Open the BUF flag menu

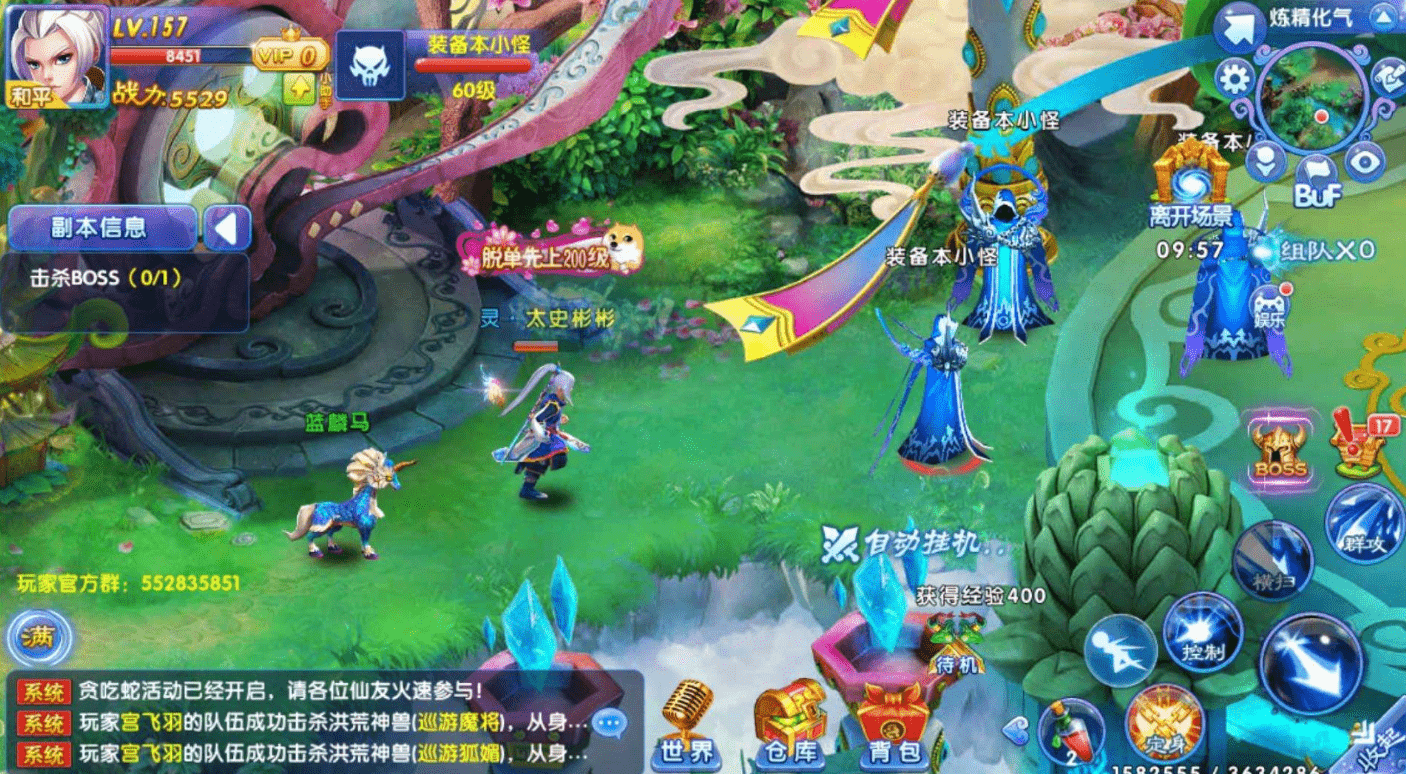click(1316, 167)
